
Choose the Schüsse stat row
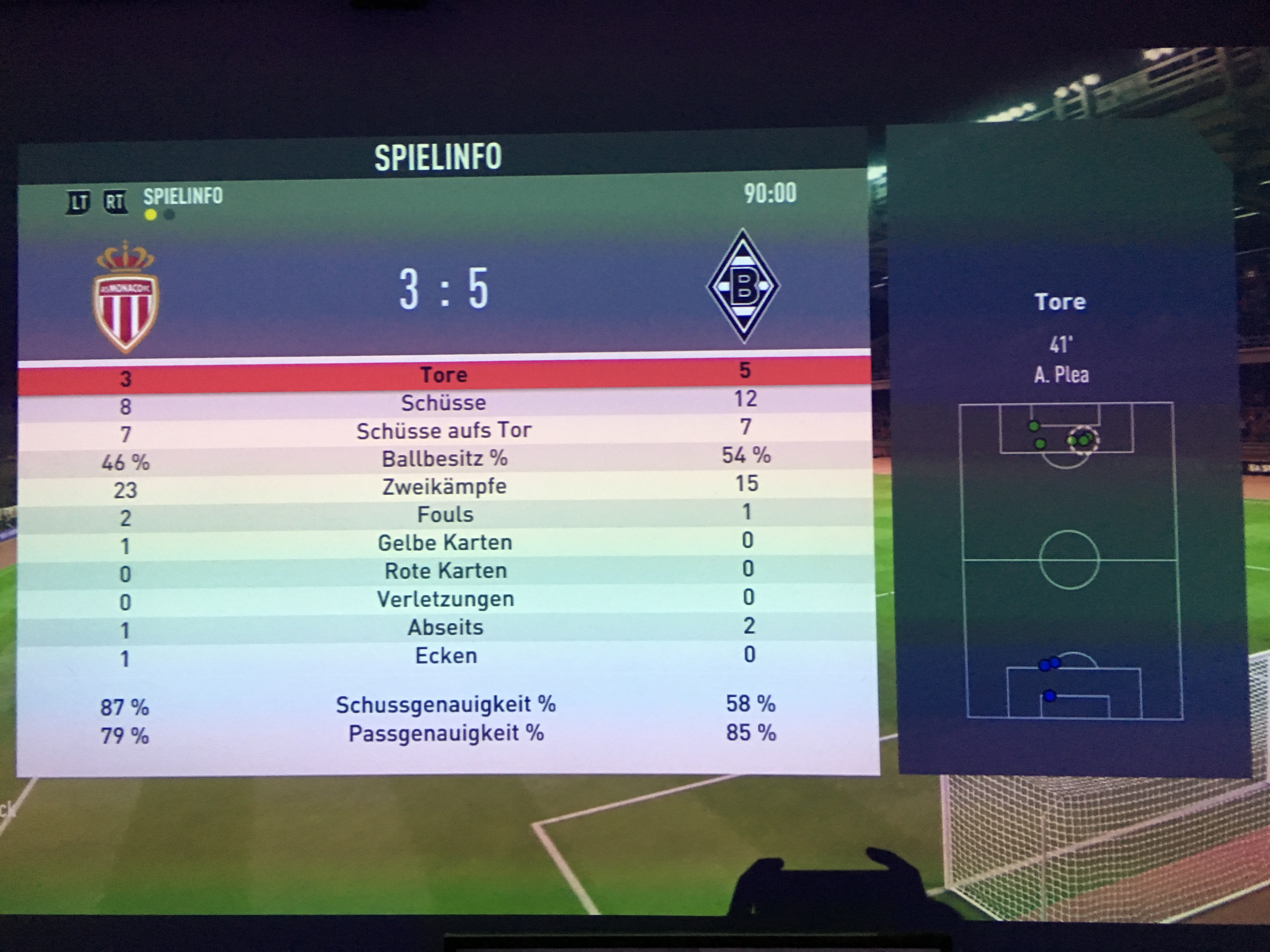(x=444, y=403)
